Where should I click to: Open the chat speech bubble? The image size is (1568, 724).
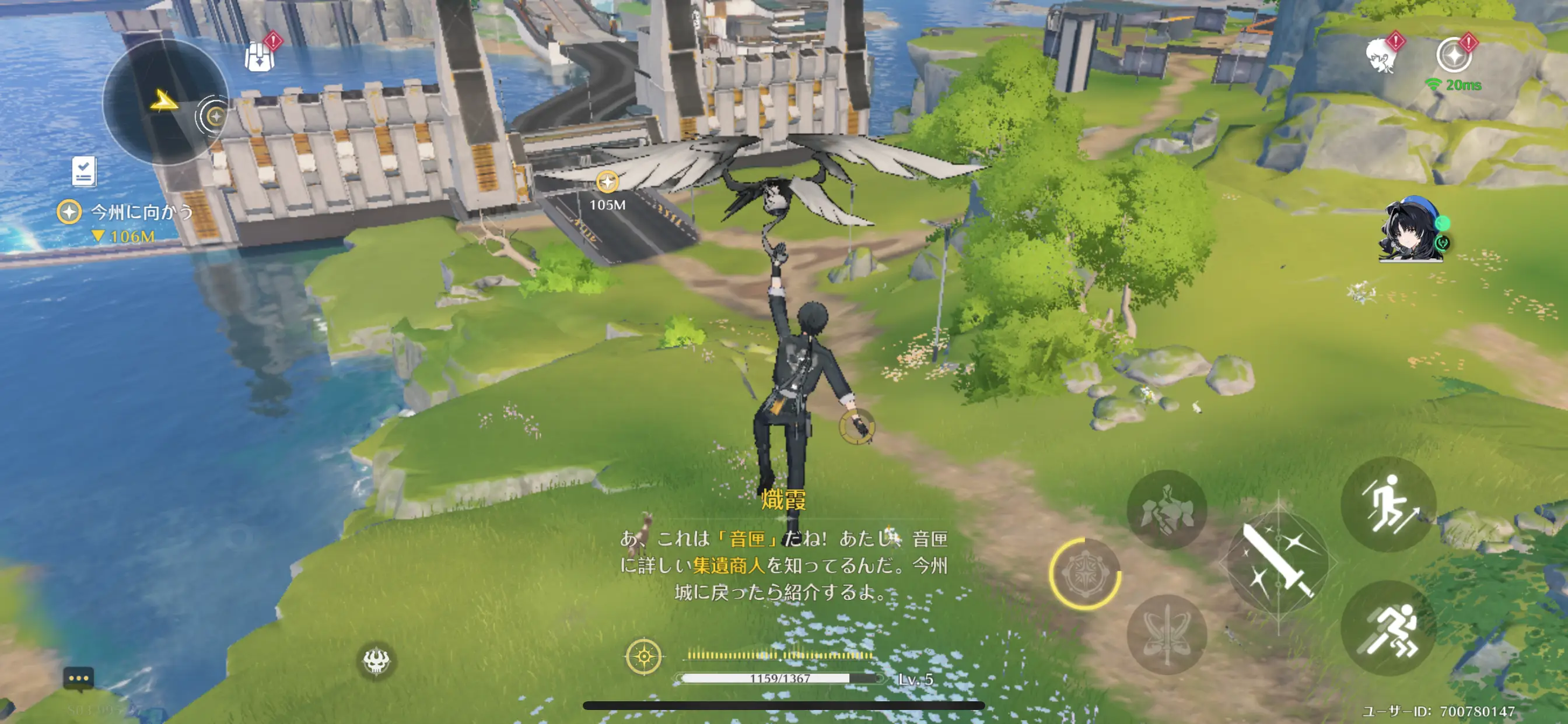79,679
